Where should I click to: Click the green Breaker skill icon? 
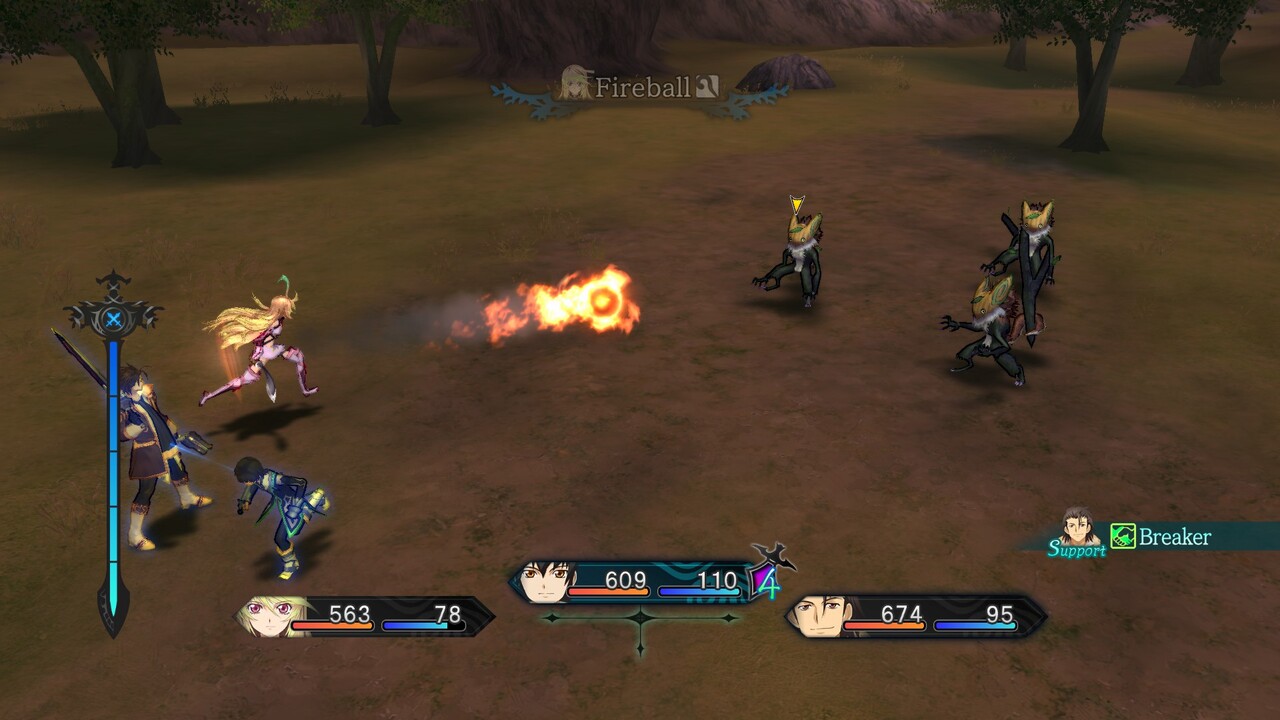click(x=1123, y=537)
